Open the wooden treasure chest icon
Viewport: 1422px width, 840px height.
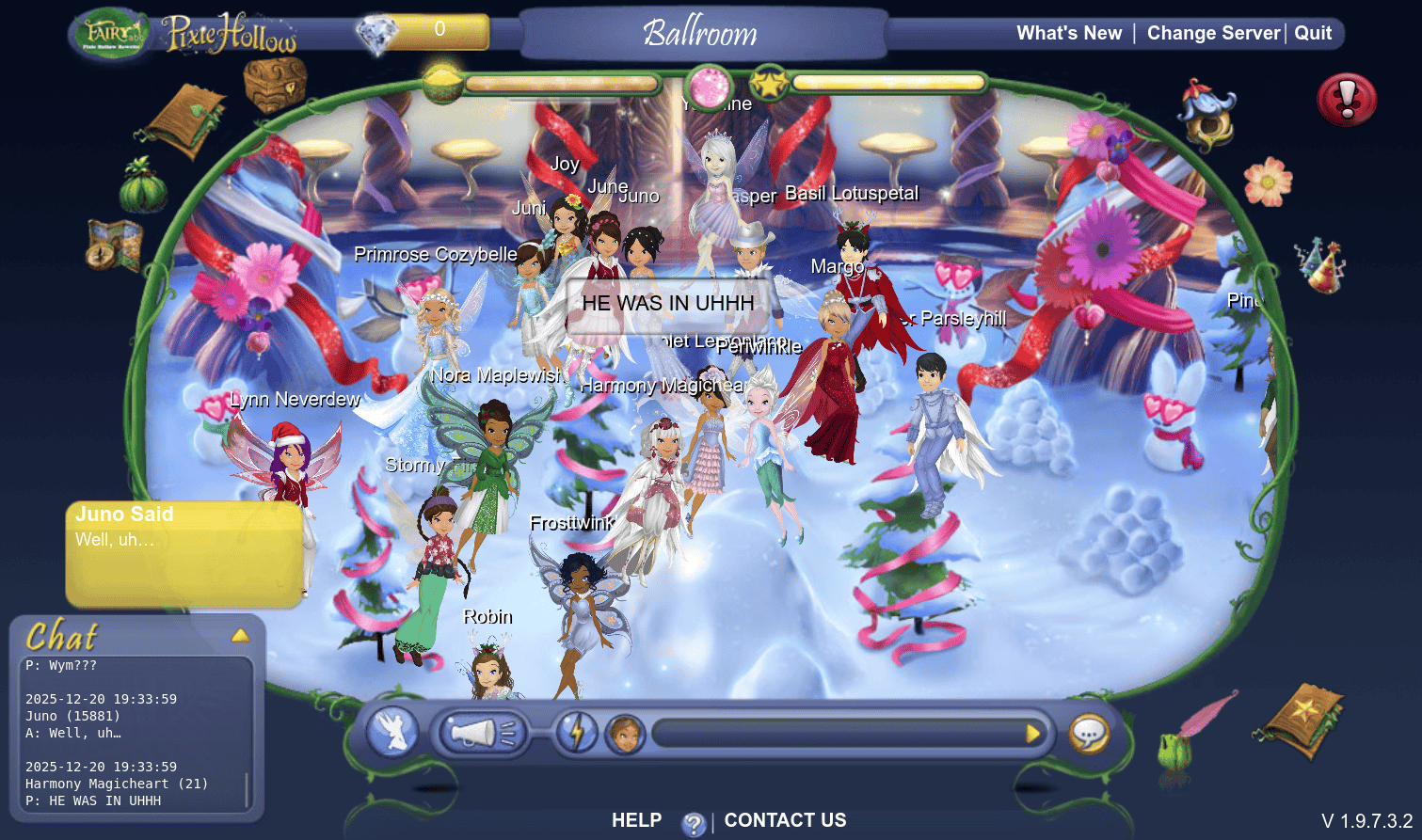(x=275, y=84)
